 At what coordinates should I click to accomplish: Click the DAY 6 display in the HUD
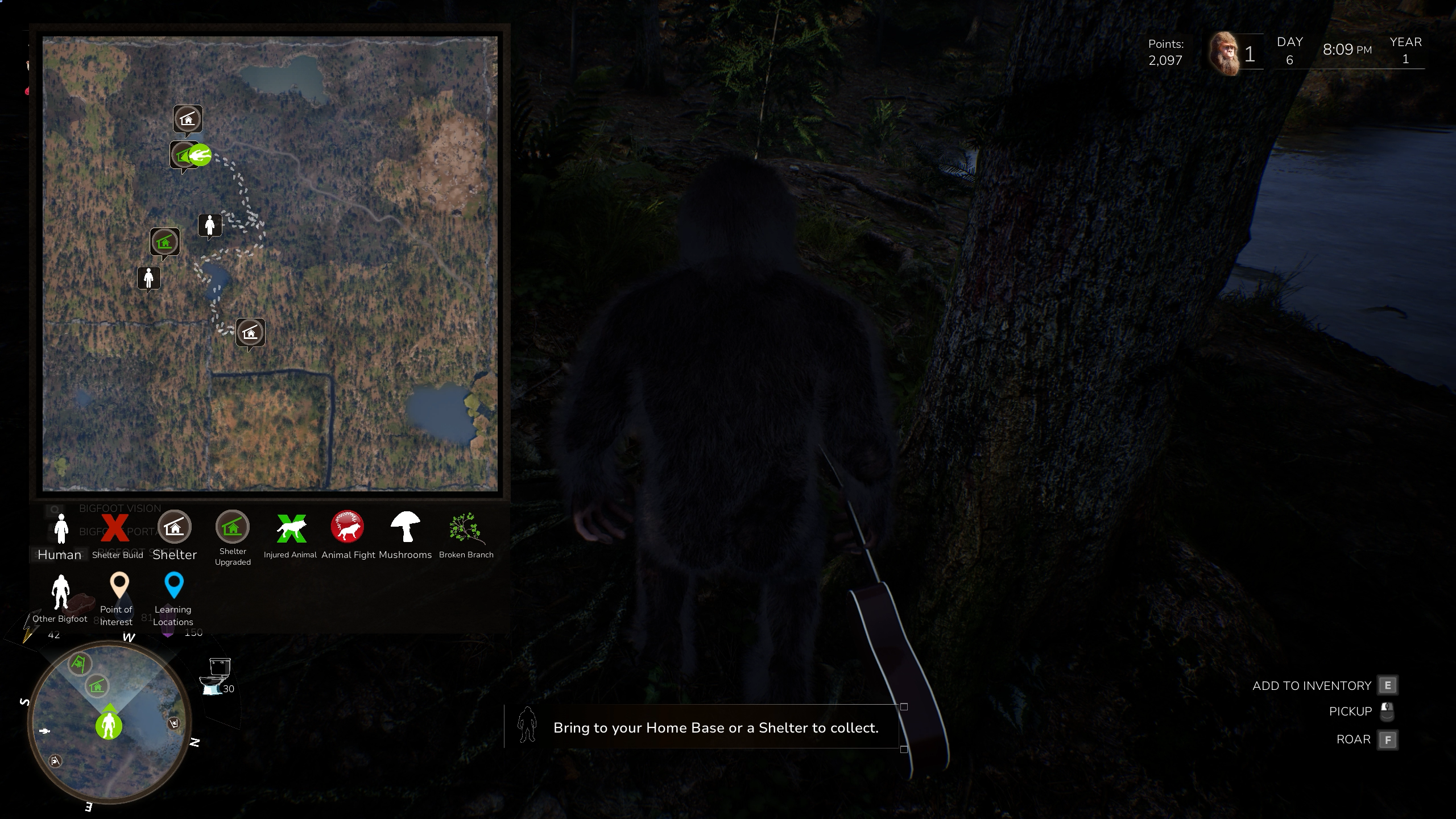coord(1289,51)
